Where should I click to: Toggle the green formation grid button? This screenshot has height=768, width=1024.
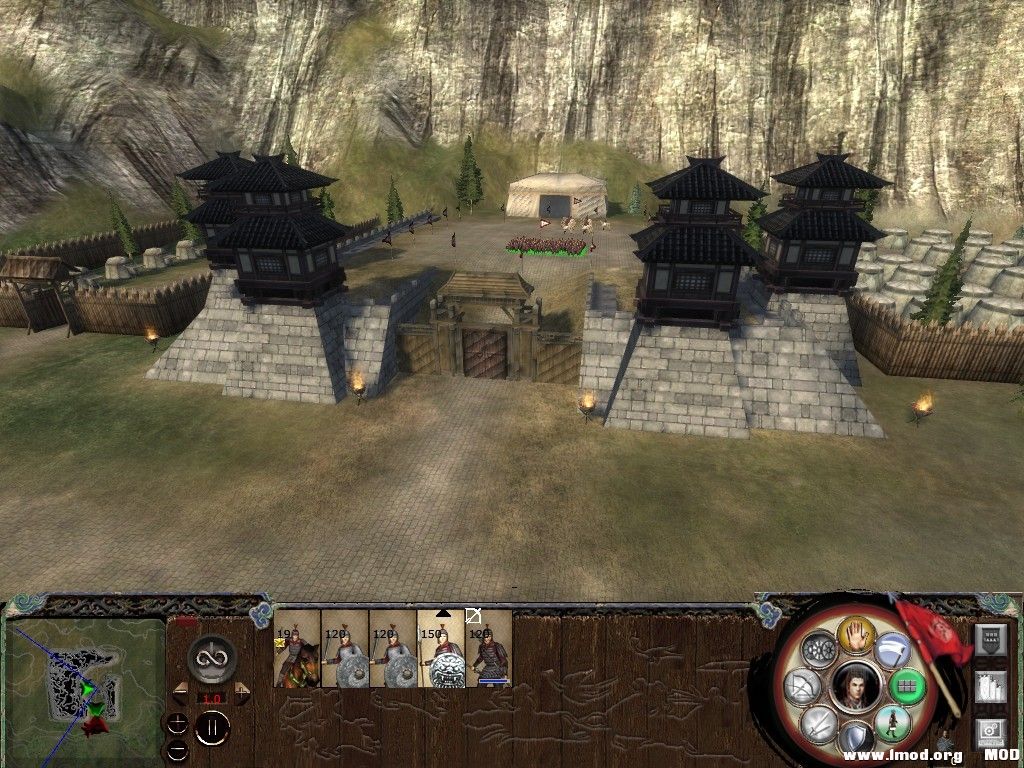(906, 686)
